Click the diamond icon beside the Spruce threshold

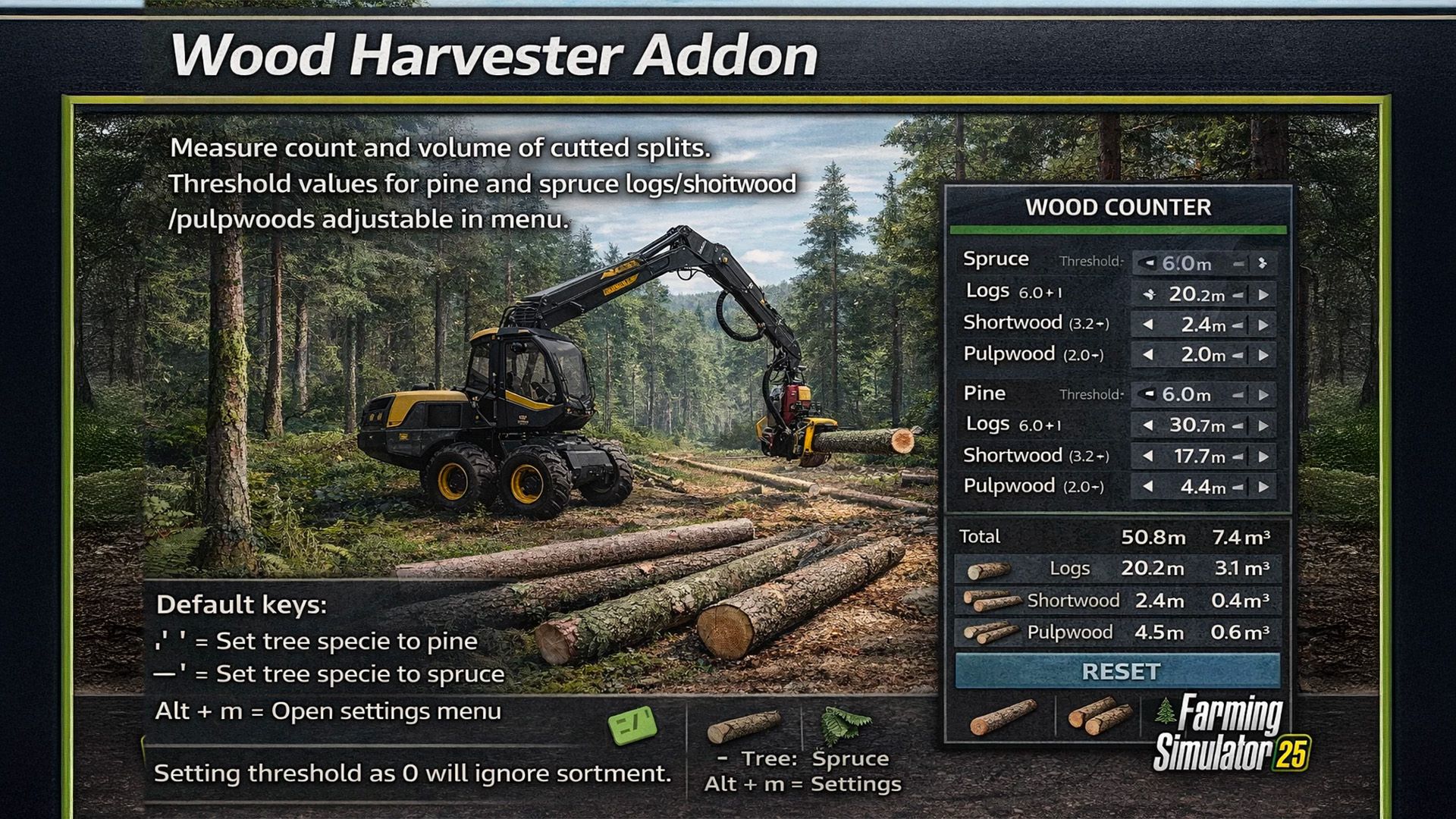1263,264
